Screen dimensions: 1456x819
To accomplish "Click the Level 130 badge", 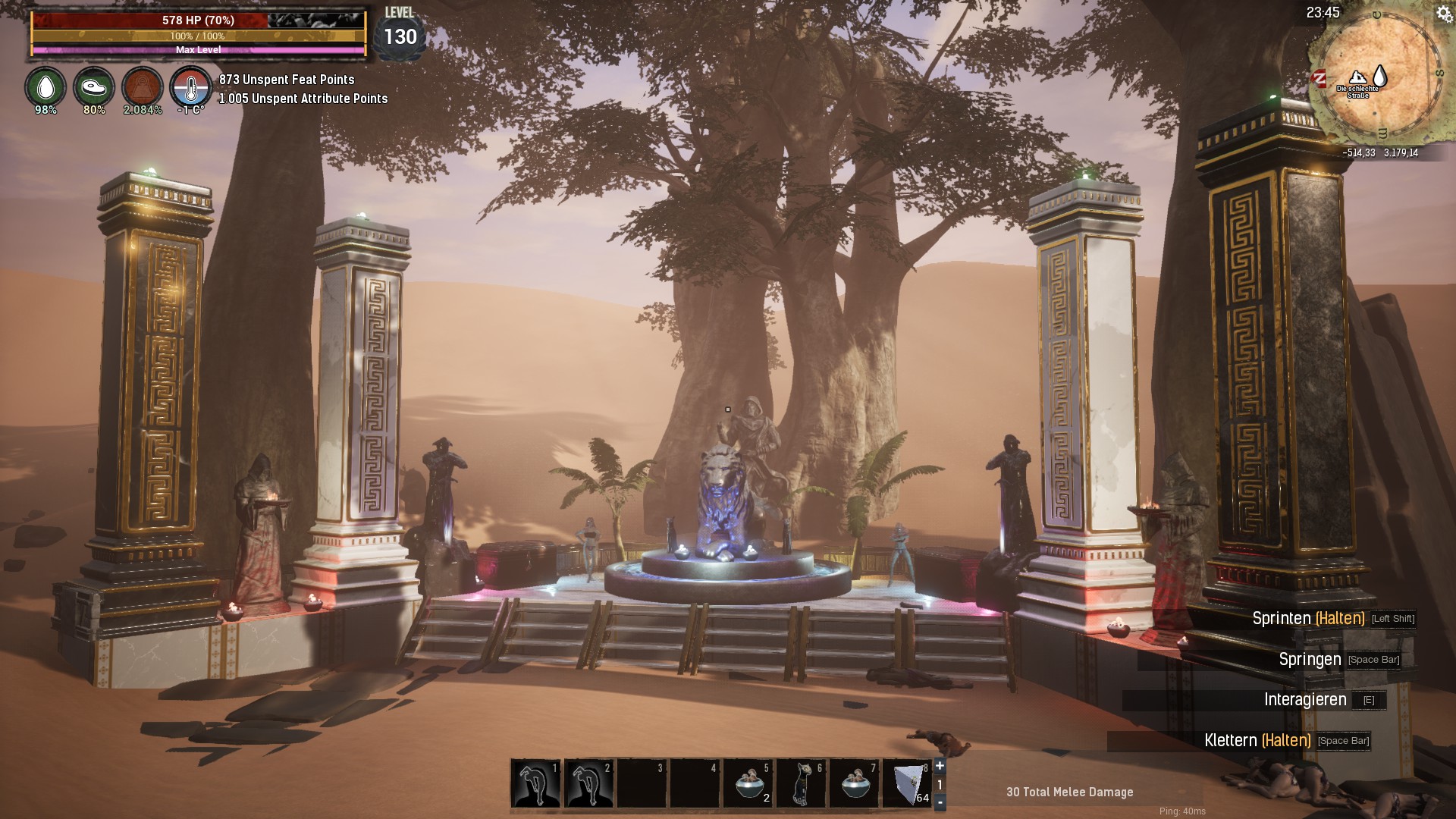I will 400,34.
